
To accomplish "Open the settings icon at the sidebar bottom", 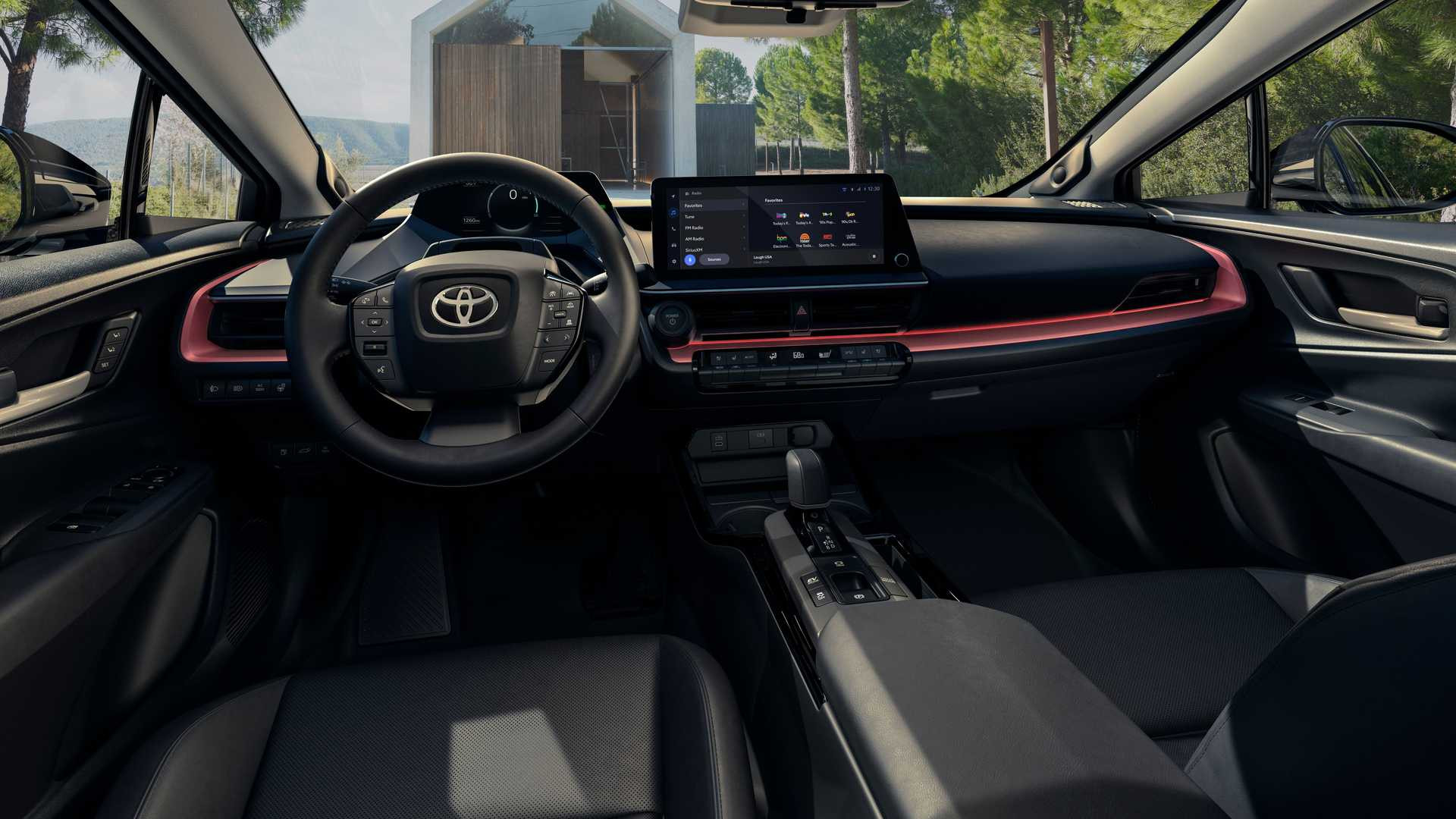I will click(673, 261).
